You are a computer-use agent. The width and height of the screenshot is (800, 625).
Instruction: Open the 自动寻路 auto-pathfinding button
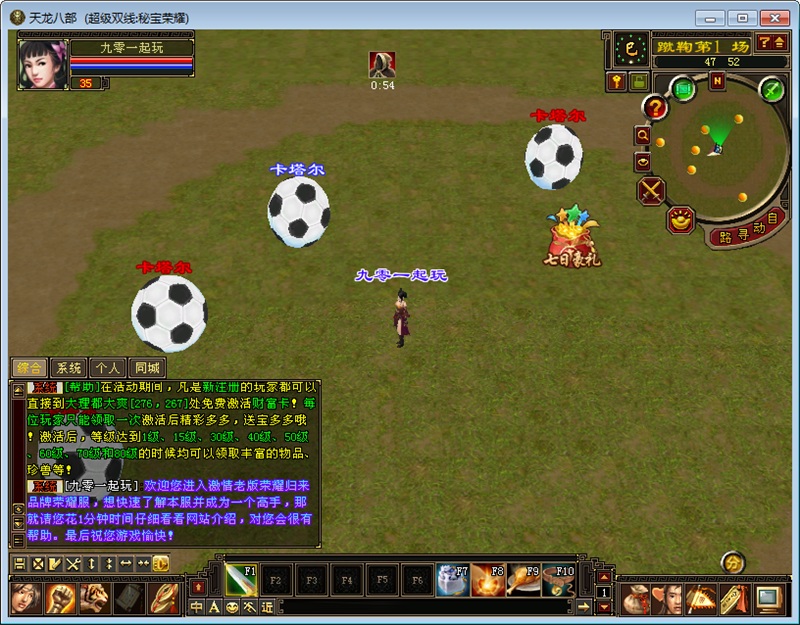pyautogui.click(x=748, y=230)
